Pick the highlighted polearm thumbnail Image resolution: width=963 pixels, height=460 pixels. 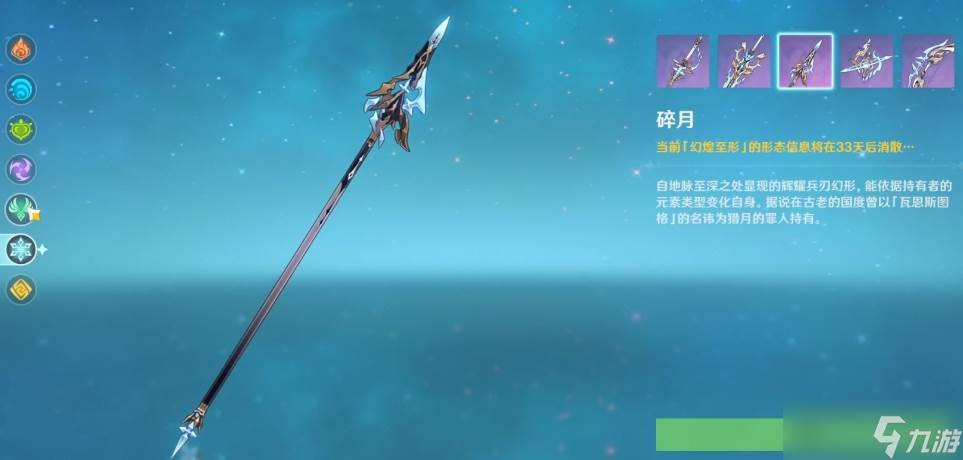pos(805,62)
